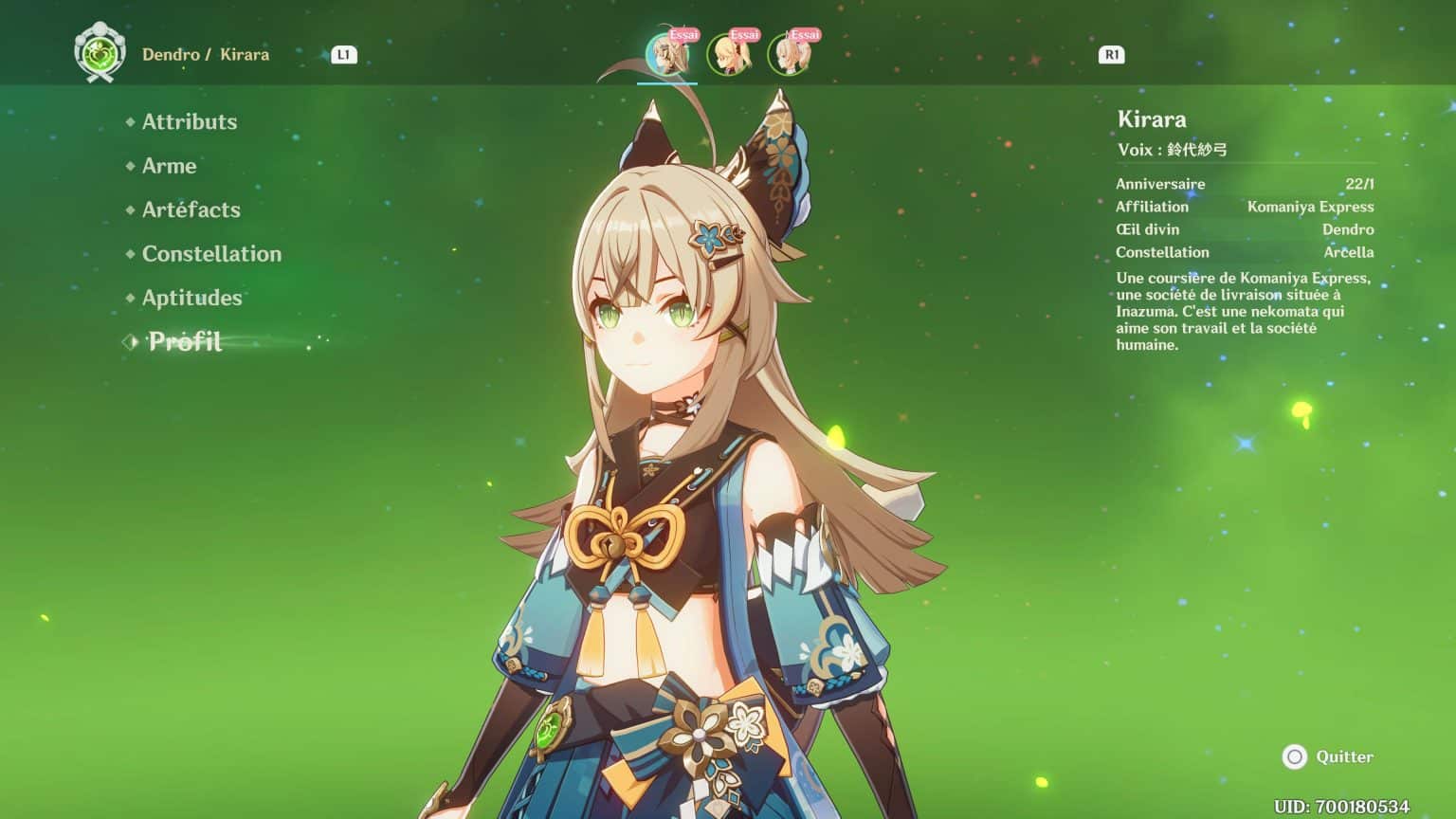
Task: Open the Aptitudes section
Action: coord(191,298)
